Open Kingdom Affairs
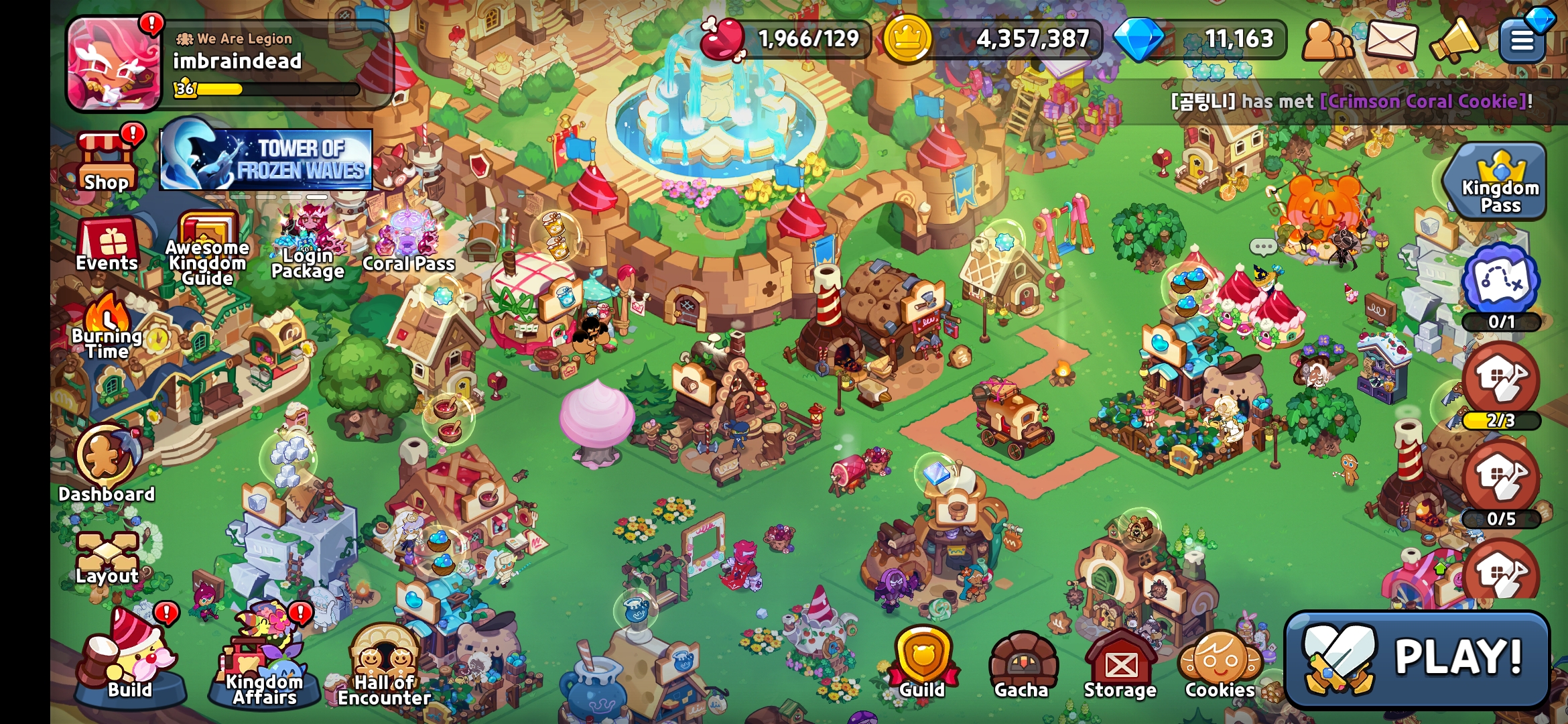 264,660
